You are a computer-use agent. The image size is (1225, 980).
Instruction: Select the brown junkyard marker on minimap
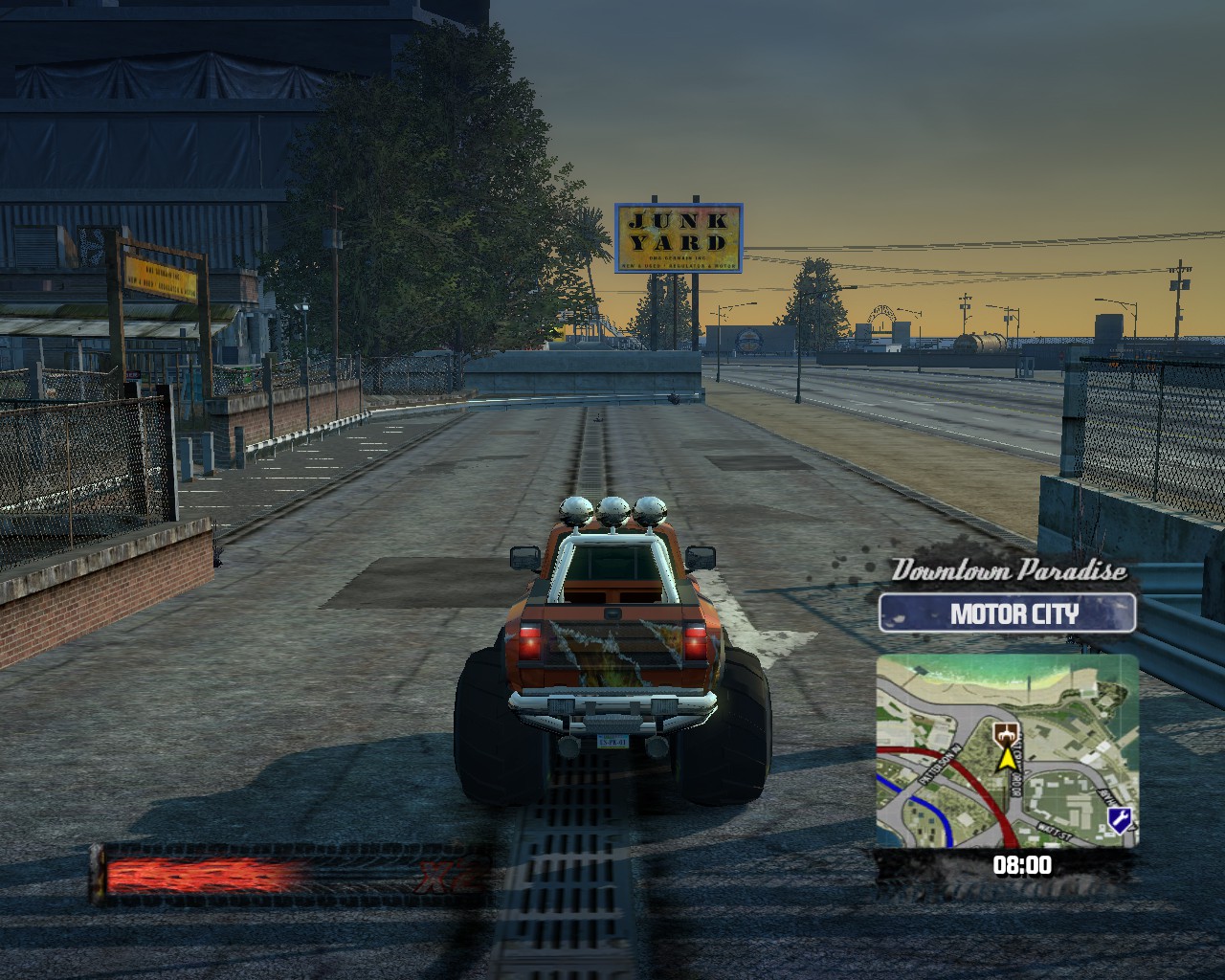click(x=1006, y=735)
